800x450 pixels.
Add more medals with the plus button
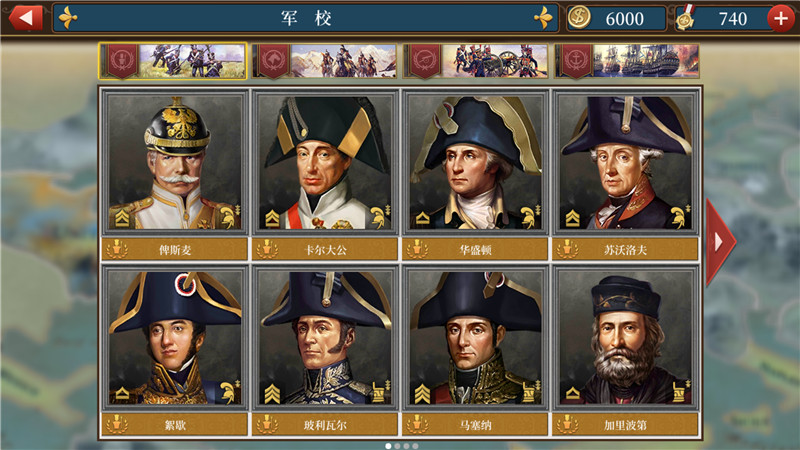click(x=781, y=18)
